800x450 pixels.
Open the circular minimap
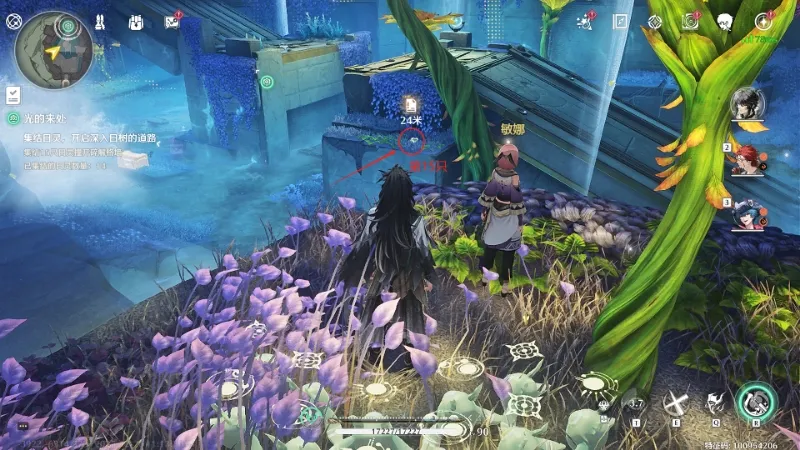53,50
